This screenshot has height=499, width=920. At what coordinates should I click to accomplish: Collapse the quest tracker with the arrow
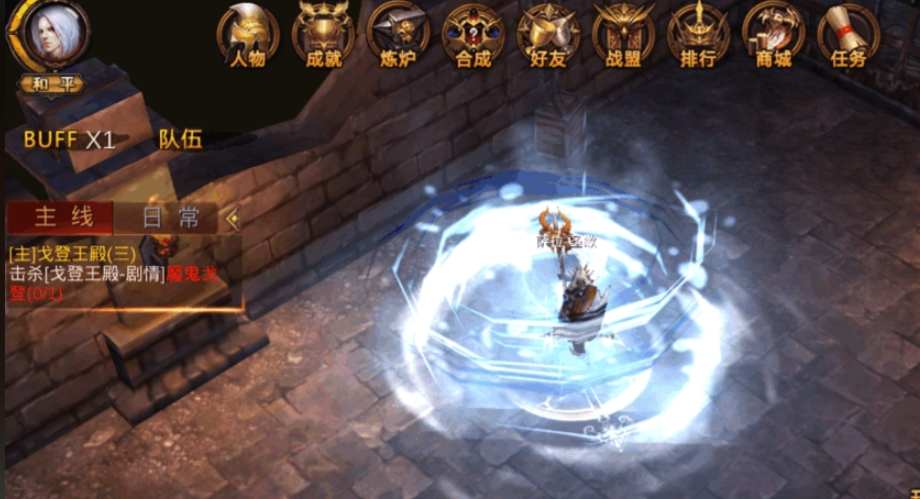tap(232, 217)
